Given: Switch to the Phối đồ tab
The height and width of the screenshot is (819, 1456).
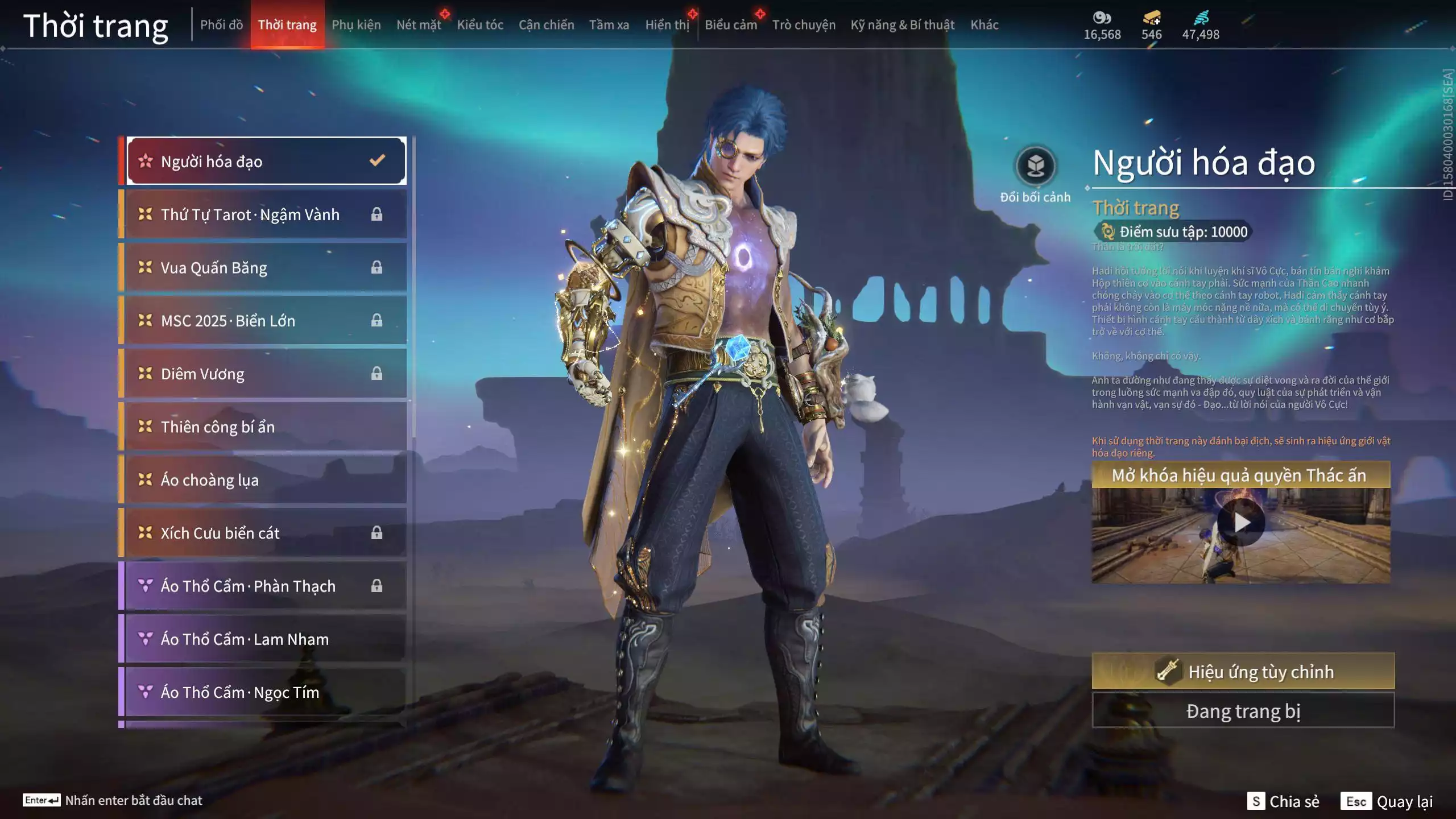Looking at the screenshot, I should (x=221, y=25).
